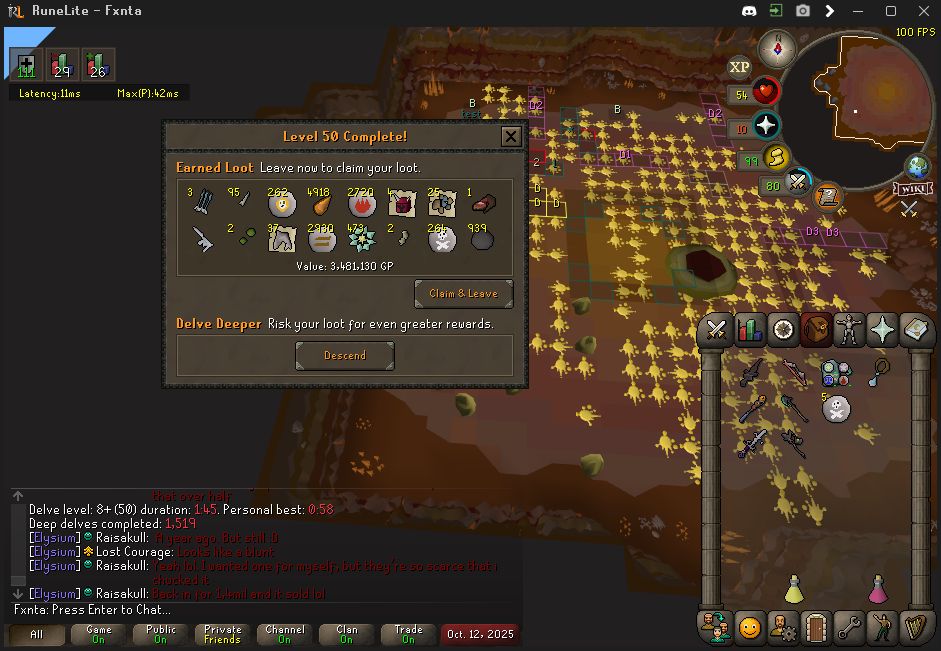Select the fire rune stack in loot
The image size is (941, 651).
click(362, 203)
